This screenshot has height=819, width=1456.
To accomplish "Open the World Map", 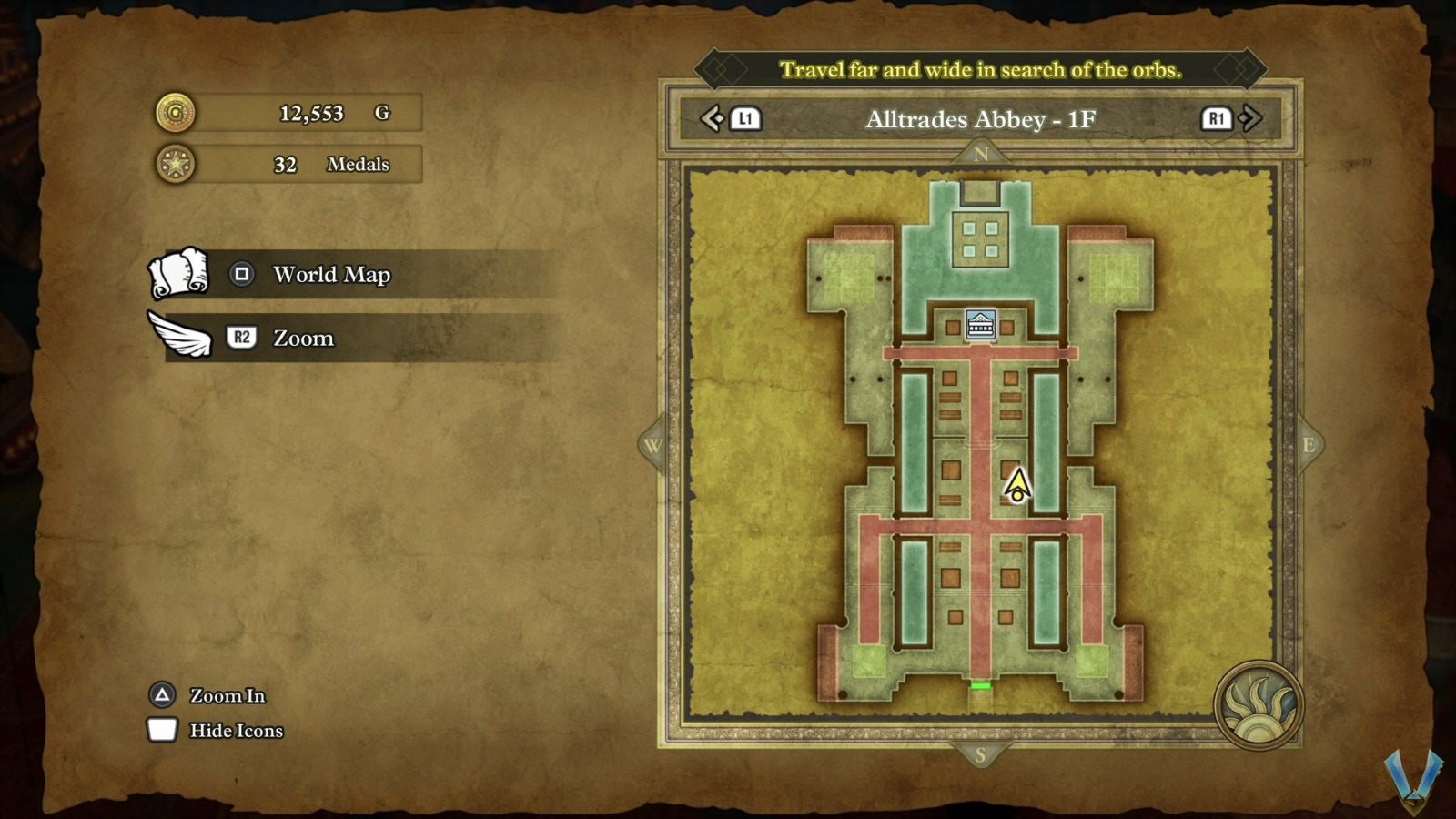I will pos(331,275).
